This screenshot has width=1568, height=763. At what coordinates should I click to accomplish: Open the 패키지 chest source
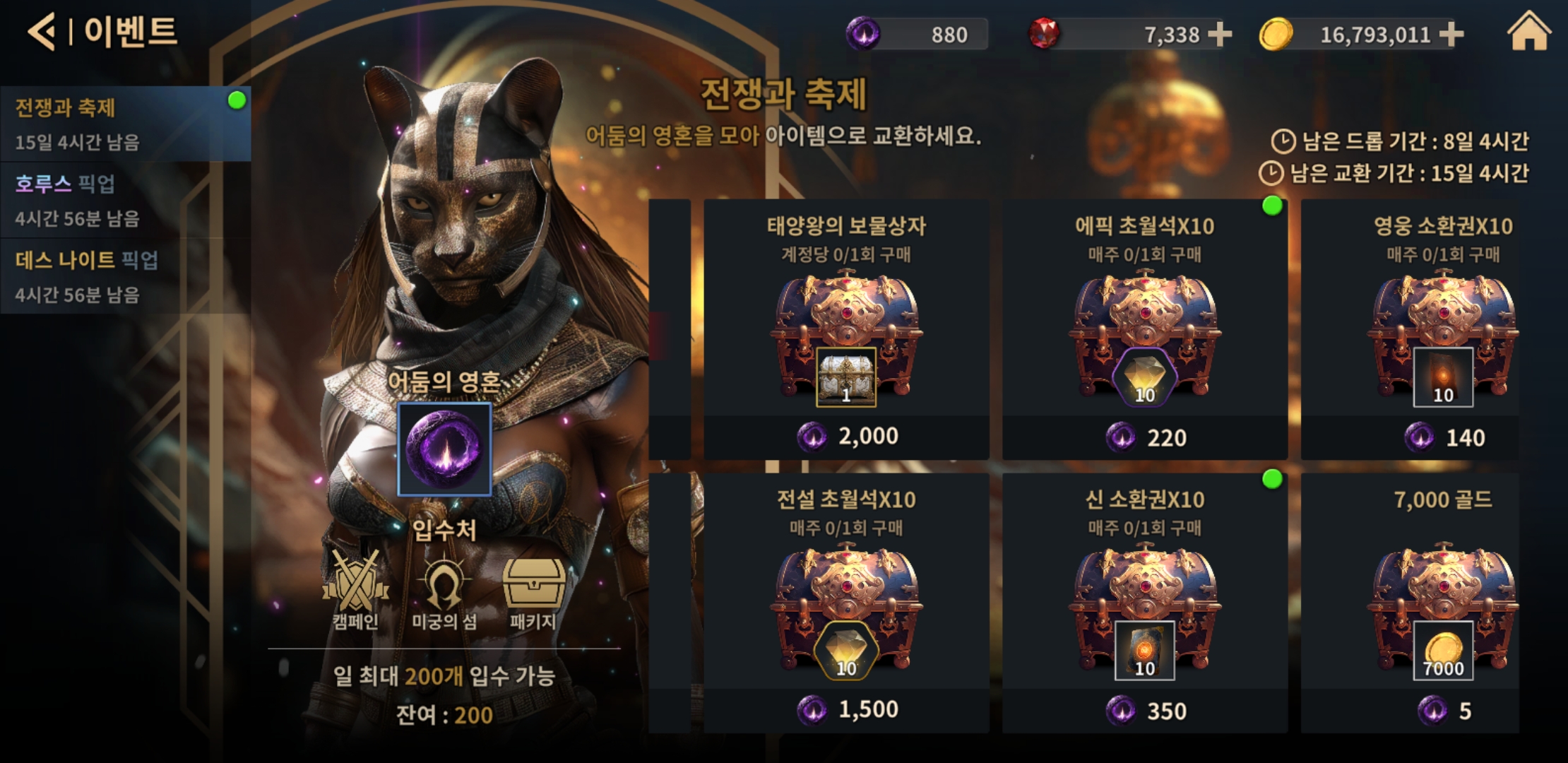pyautogui.click(x=533, y=590)
